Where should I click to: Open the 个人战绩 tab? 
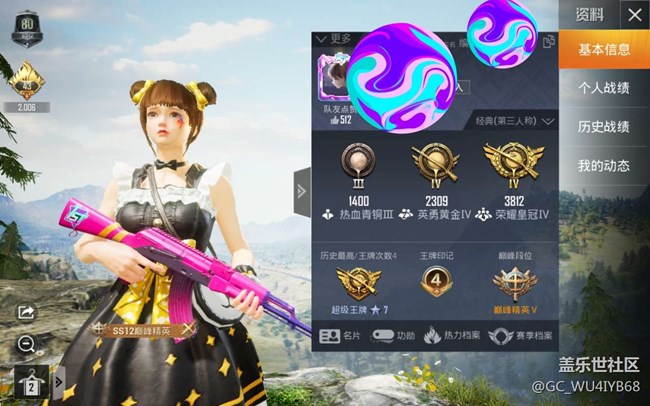click(604, 88)
